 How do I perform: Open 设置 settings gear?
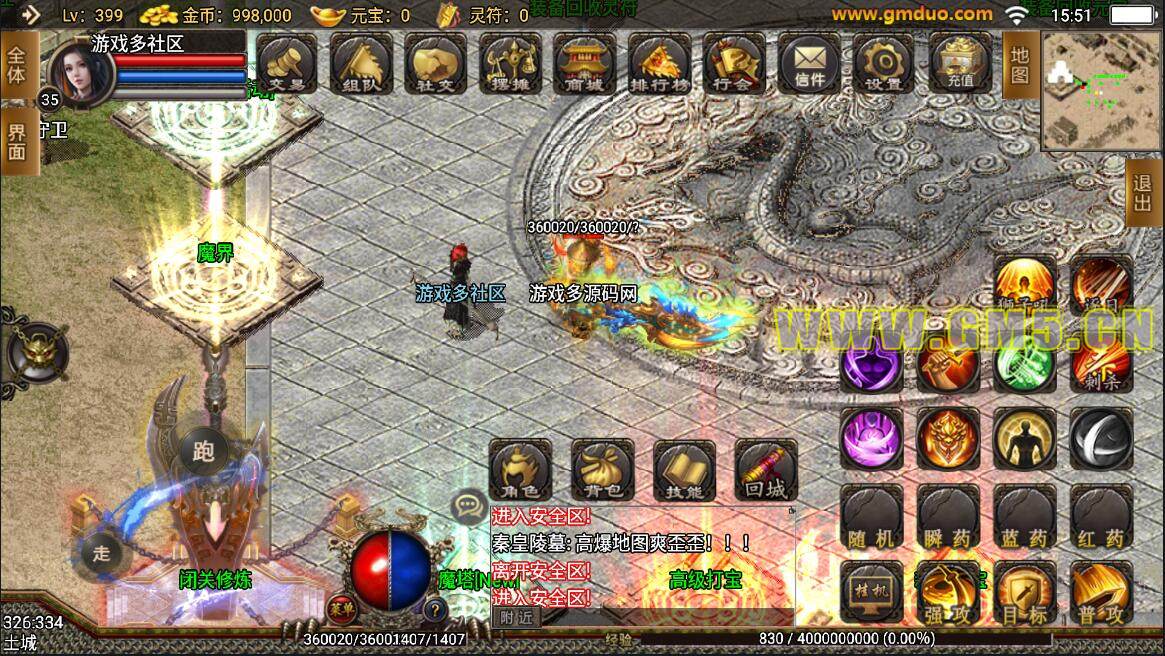(x=884, y=63)
